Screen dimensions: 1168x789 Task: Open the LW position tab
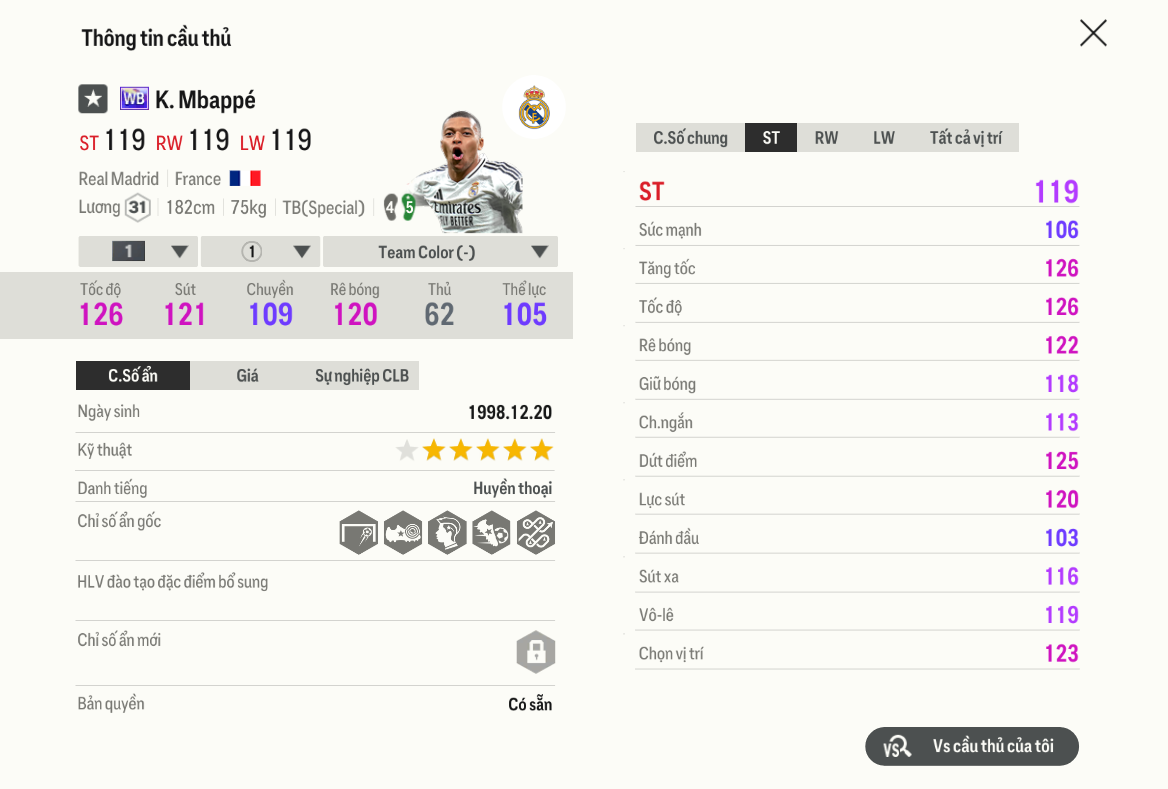(883, 138)
